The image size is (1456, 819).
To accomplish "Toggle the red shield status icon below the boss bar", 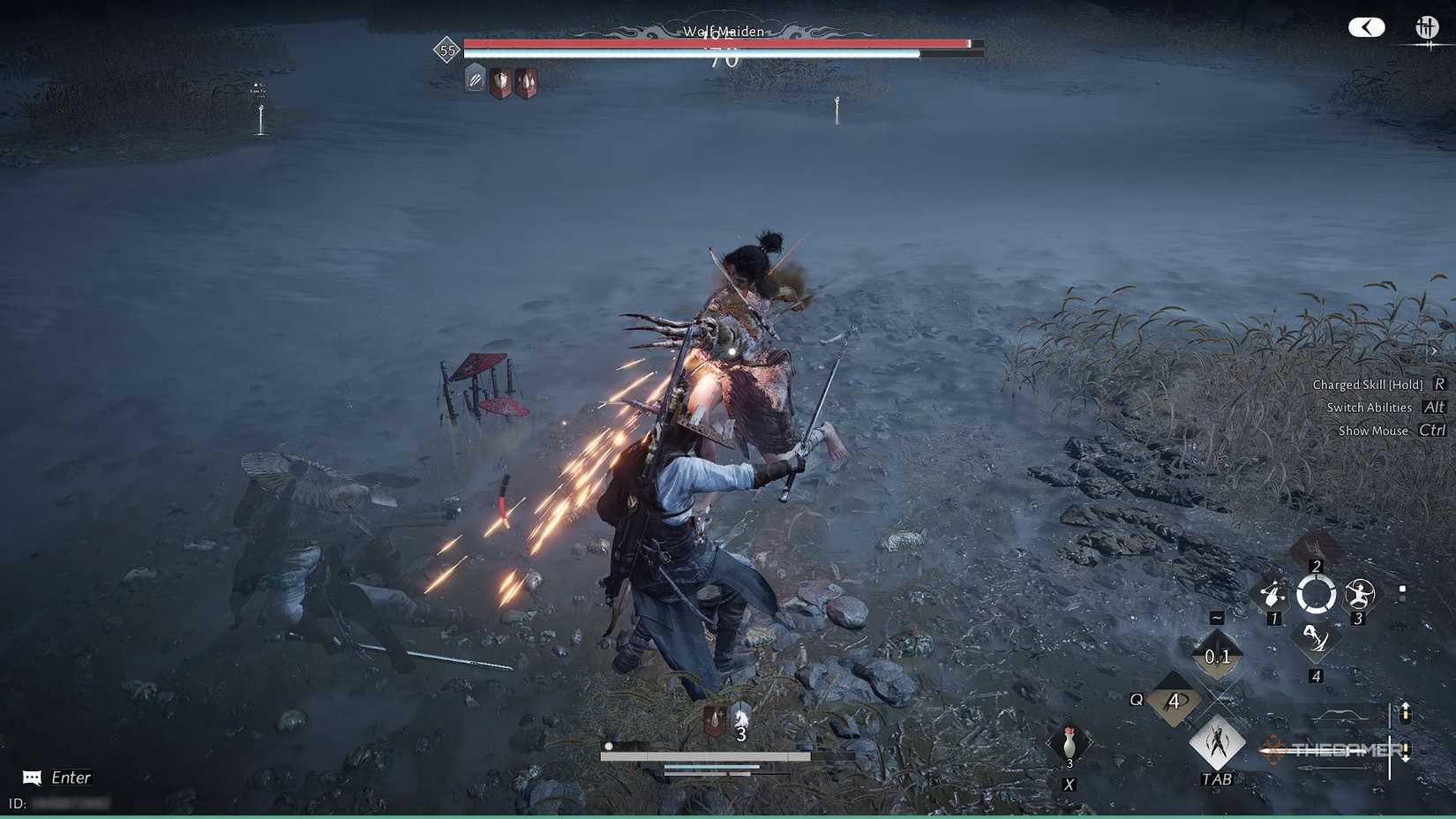I will (501, 80).
